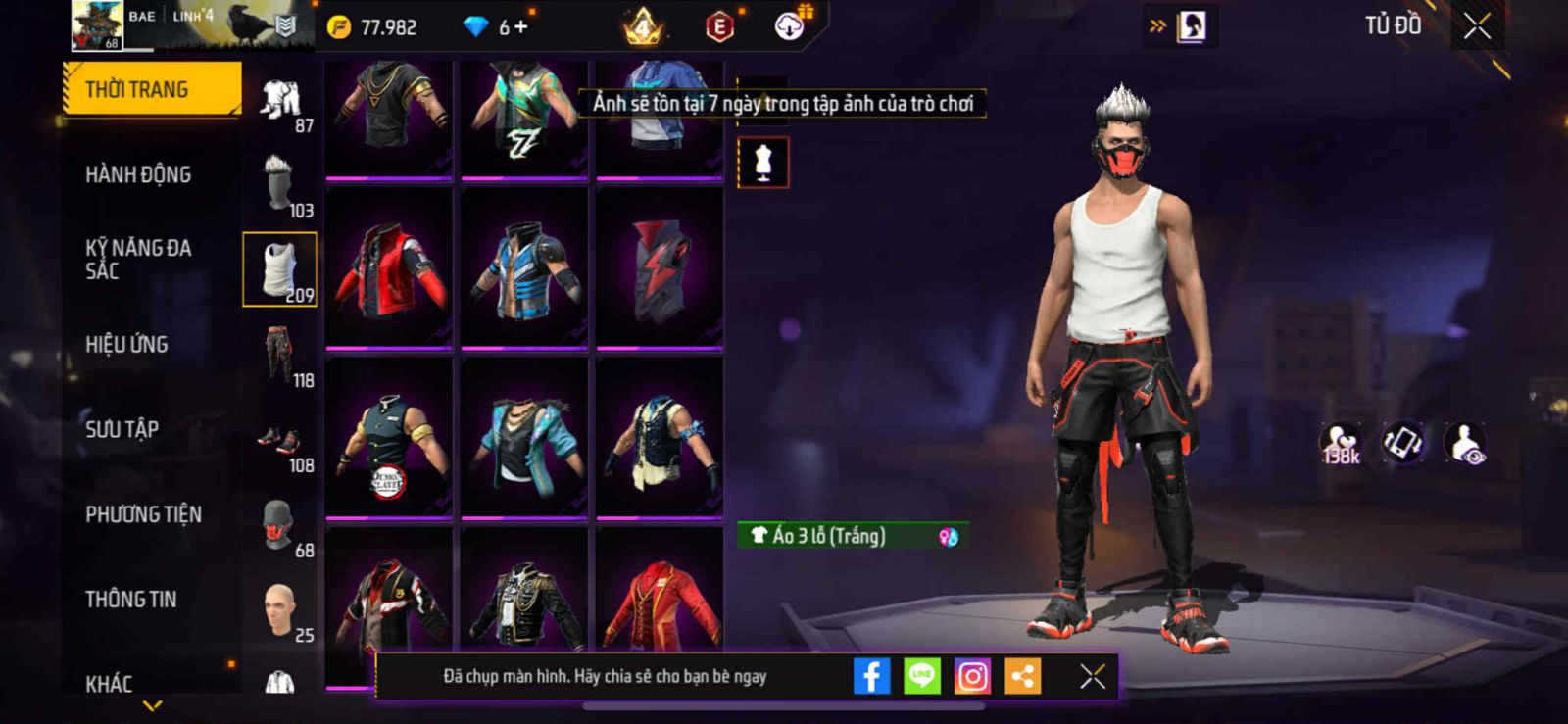The image size is (1568, 724).
Task: Show the Thông Tin section
Action: (130, 600)
